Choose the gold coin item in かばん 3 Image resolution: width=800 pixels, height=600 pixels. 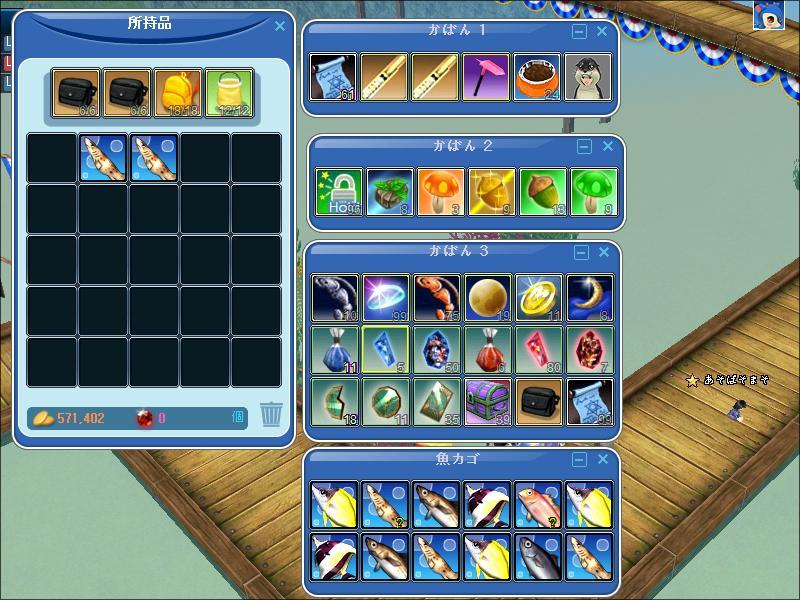click(x=540, y=298)
